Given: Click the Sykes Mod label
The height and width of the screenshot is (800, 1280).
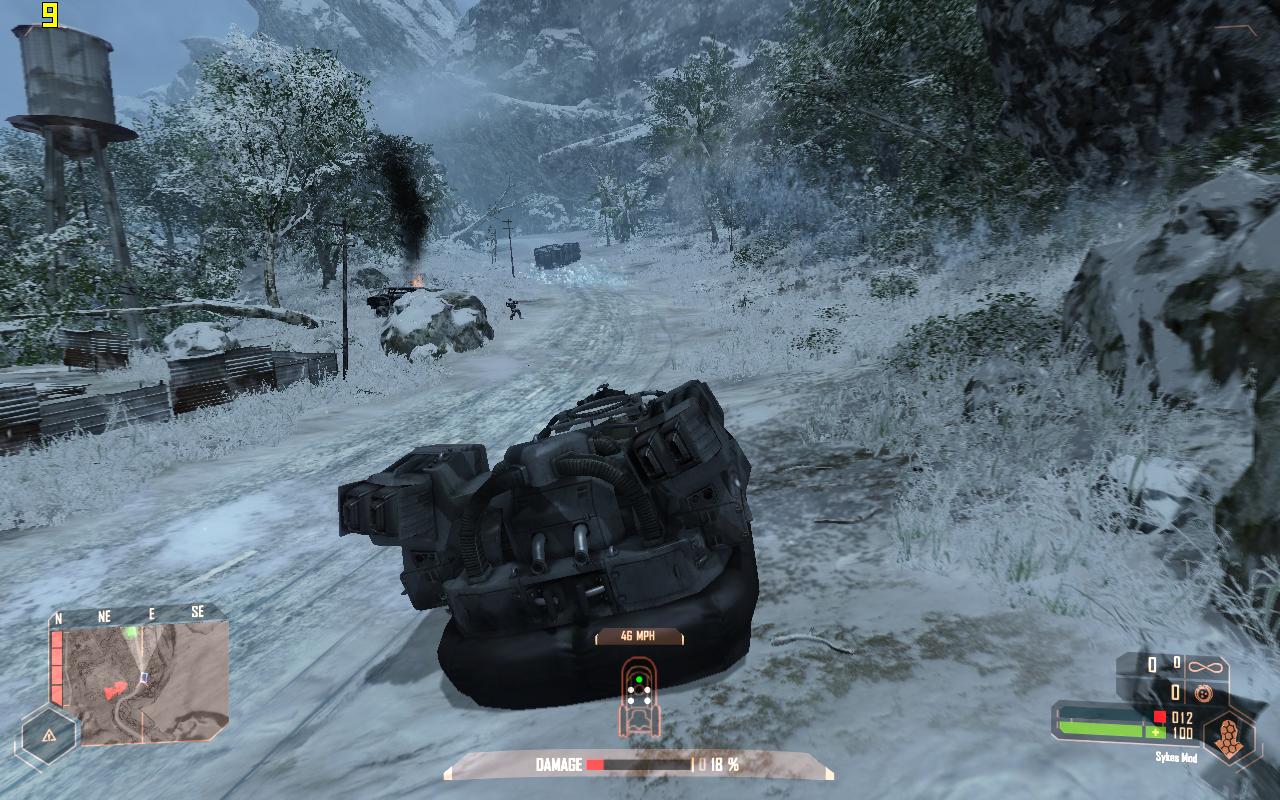Looking at the screenshot, I should pyautogui.click(x=1177, y=757).
